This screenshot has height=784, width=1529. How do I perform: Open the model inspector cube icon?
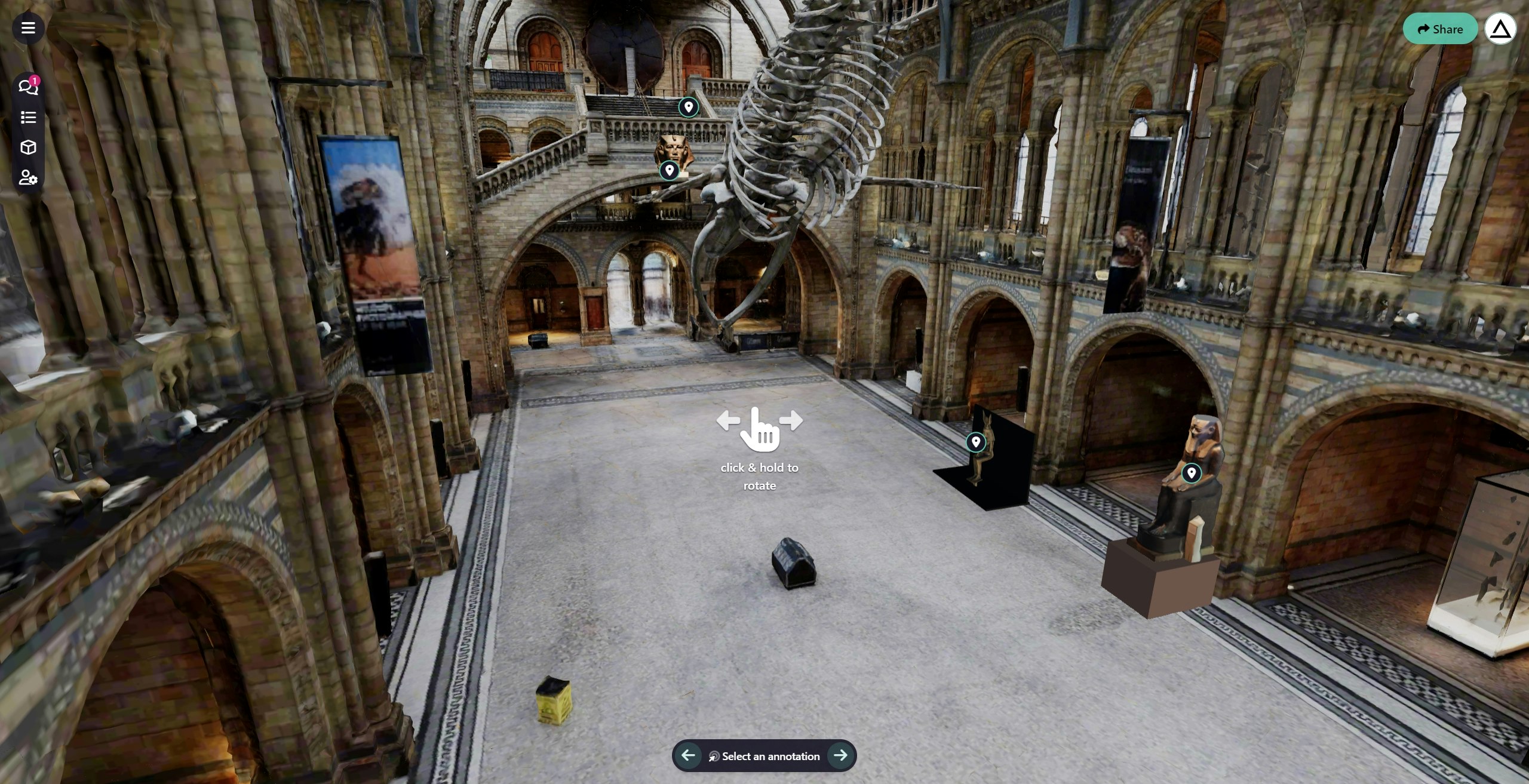coord(27,147)
